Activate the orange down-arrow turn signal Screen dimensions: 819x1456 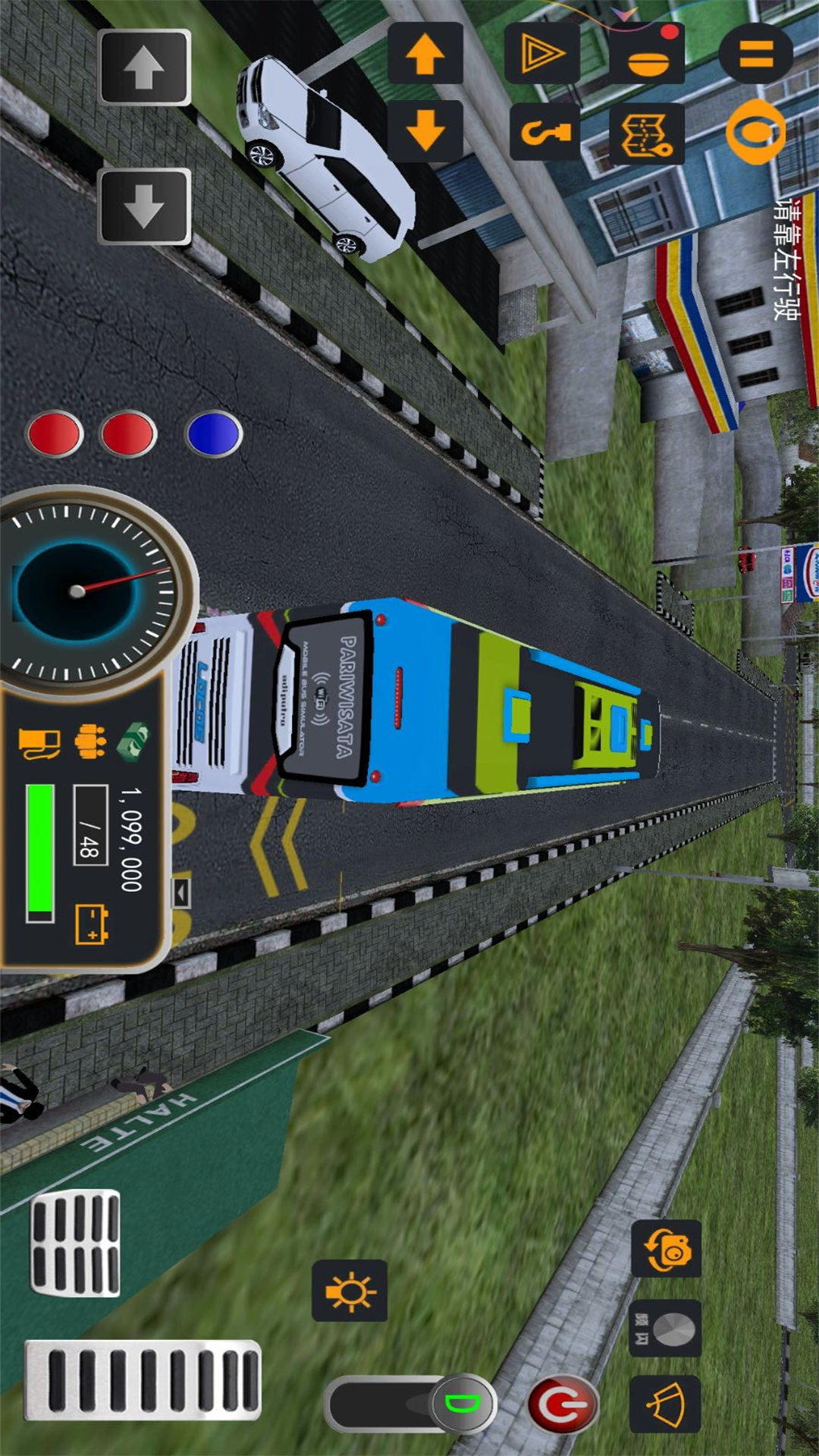point(425,130)
